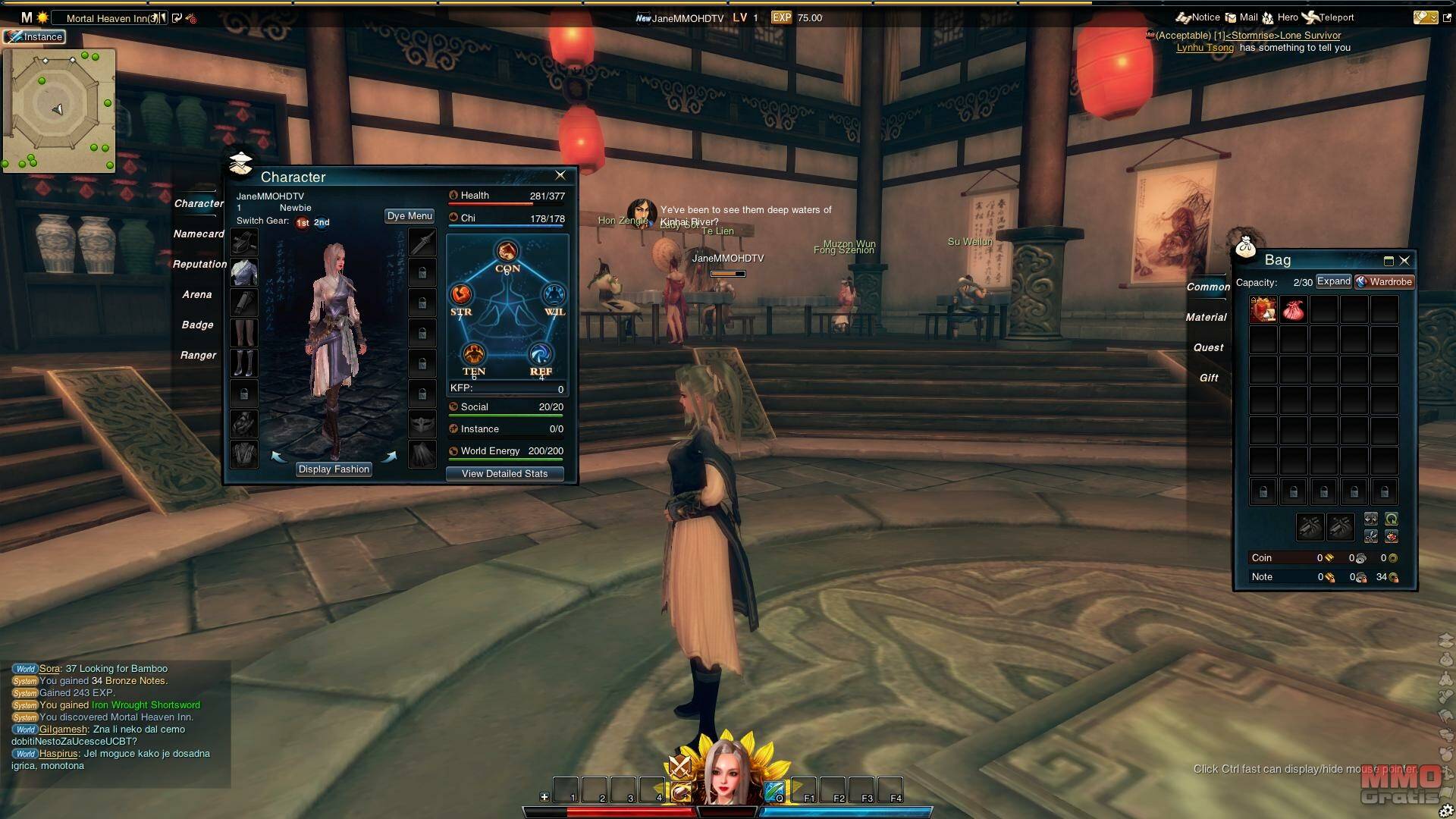
Task: Open the Wardrobe from the bag
Action: click(x=1385, y=282)
